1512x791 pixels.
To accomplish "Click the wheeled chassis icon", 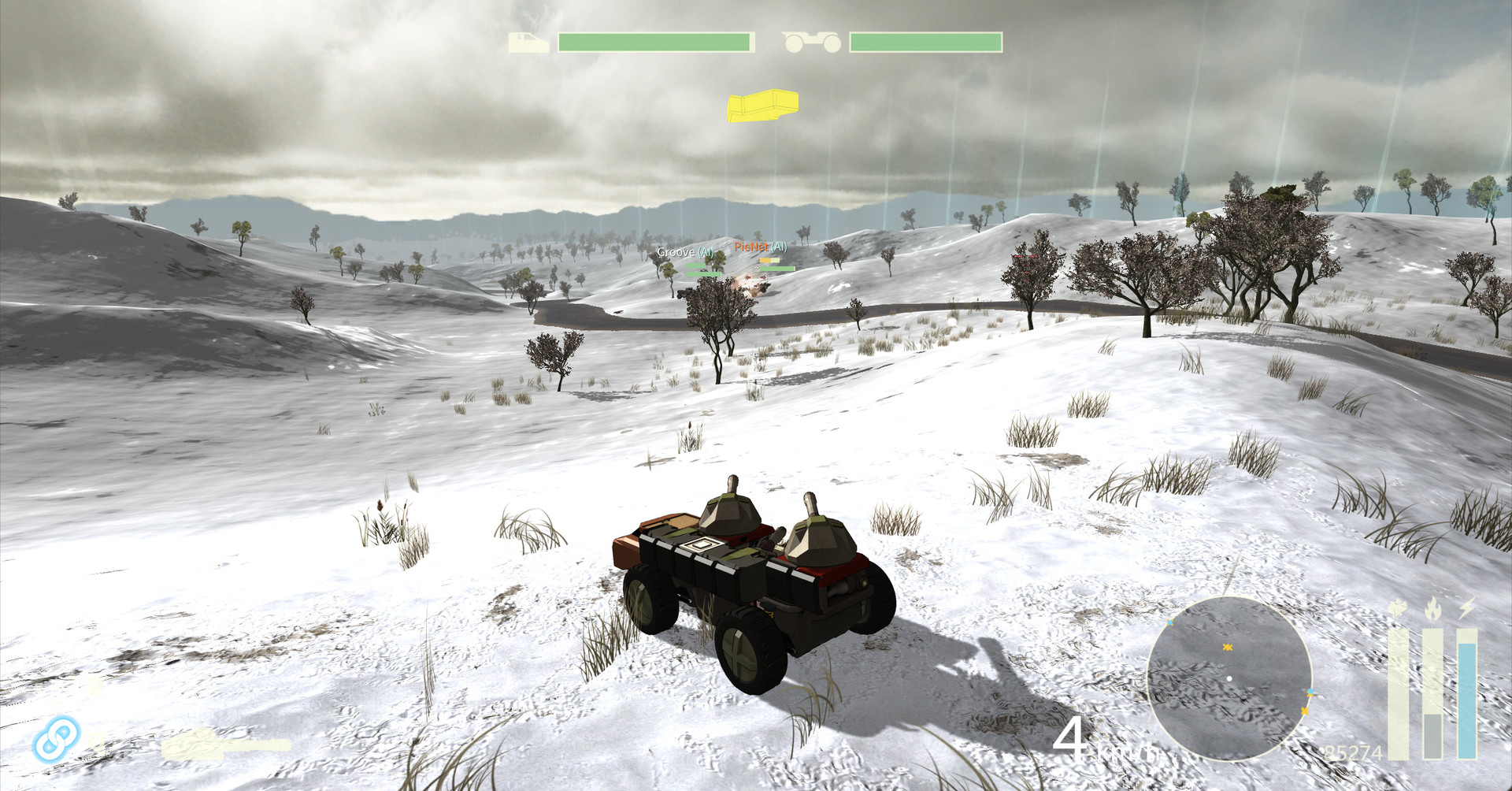I will click(811, 43).
